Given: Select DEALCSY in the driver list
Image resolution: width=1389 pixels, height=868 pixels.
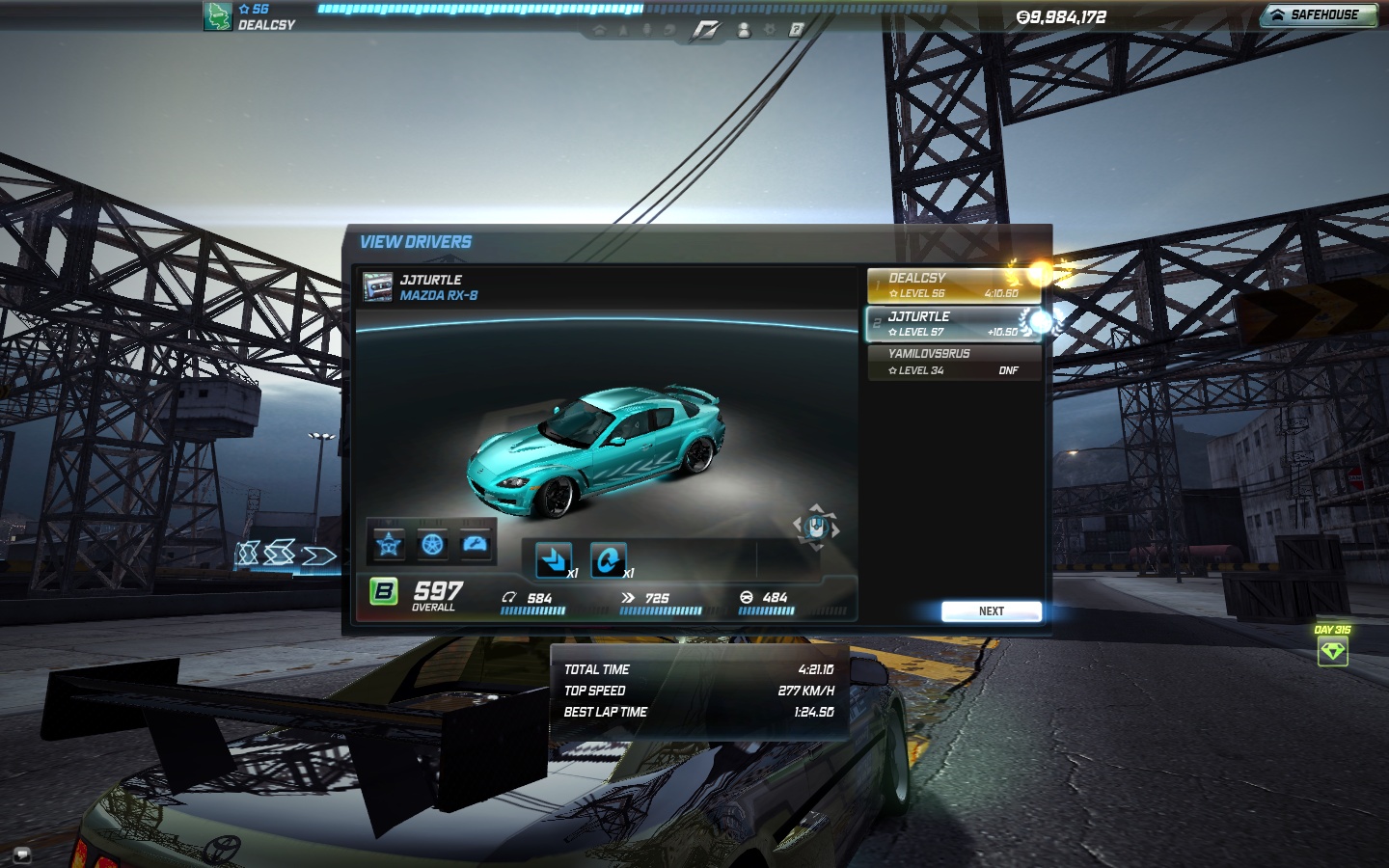Looking at the screenshot, I should tap(953, 285).
